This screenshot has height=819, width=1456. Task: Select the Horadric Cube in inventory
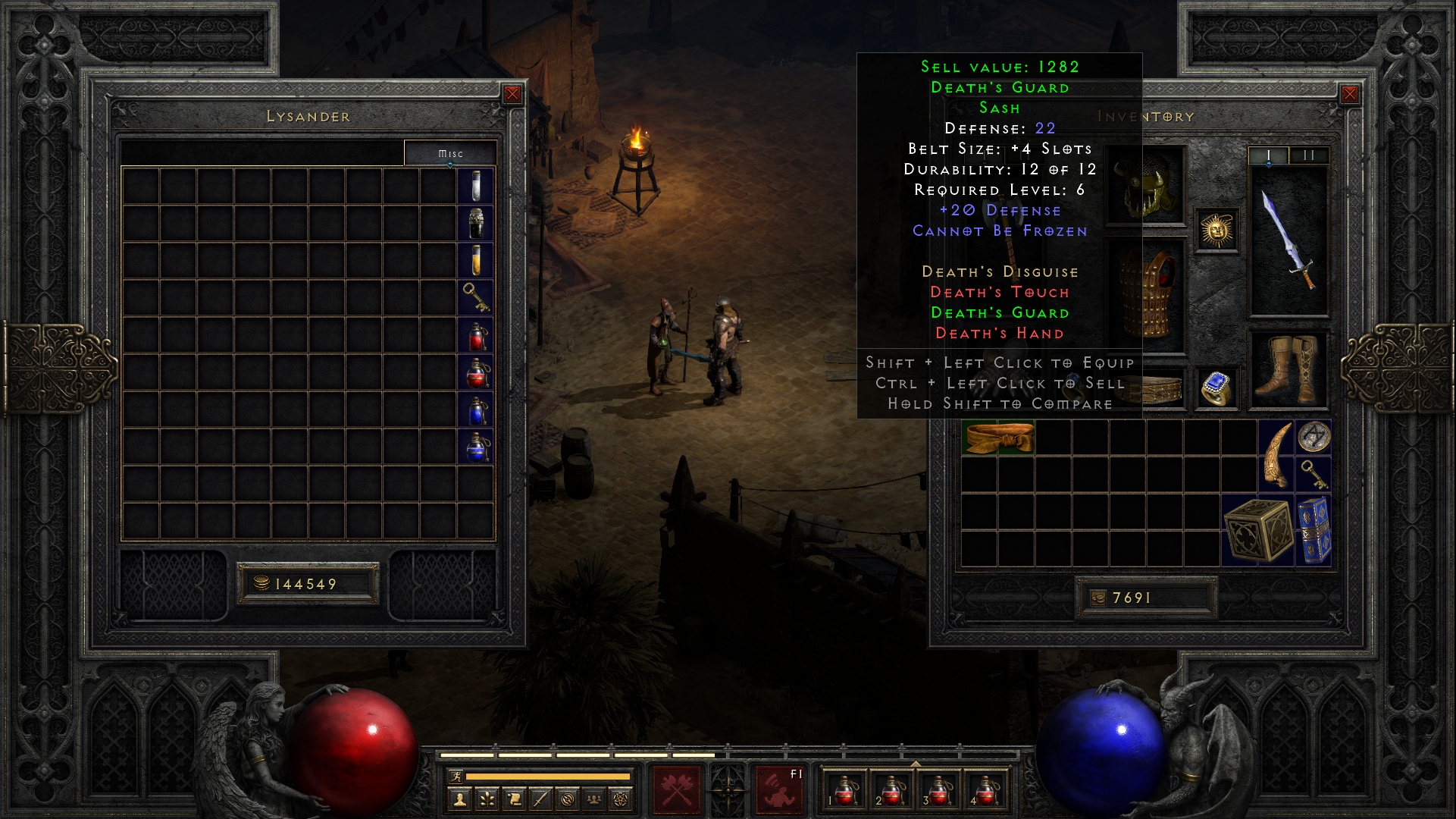pyautogui.click(x=1257, y=531)
